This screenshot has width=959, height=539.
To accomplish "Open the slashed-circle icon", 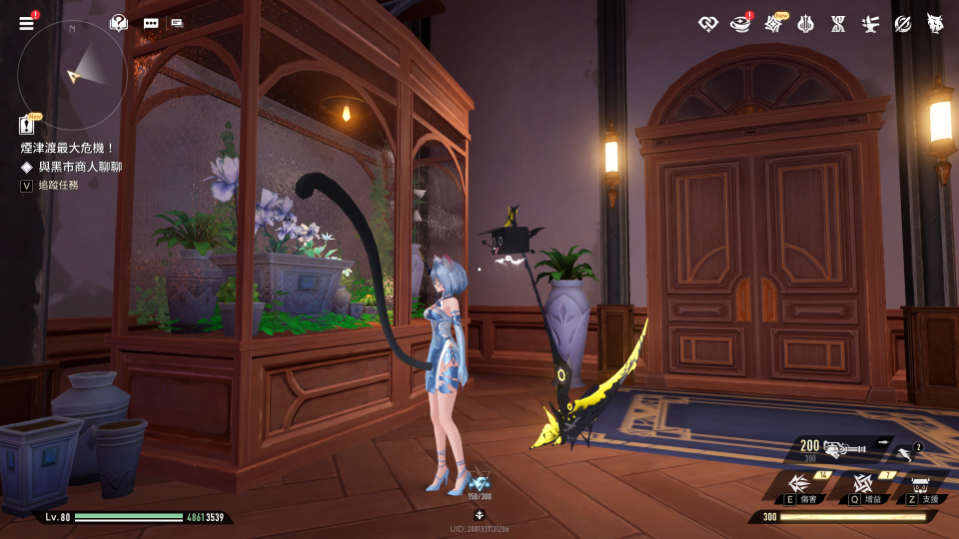I will pyautogui.click(x=902, y=23).
